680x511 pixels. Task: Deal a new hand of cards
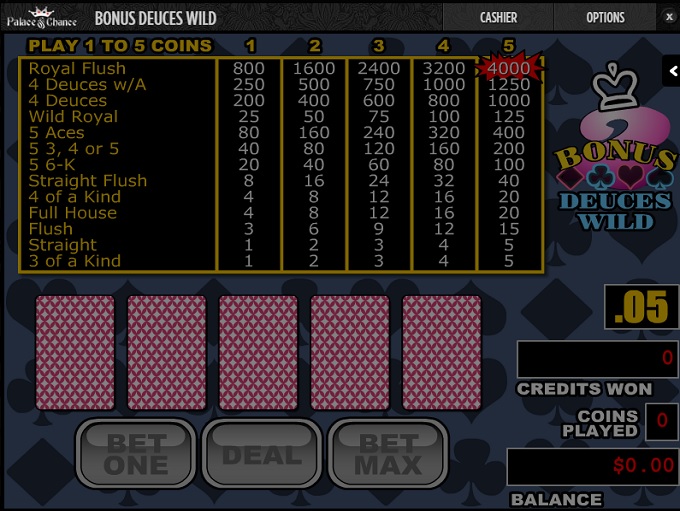[262, 455]
